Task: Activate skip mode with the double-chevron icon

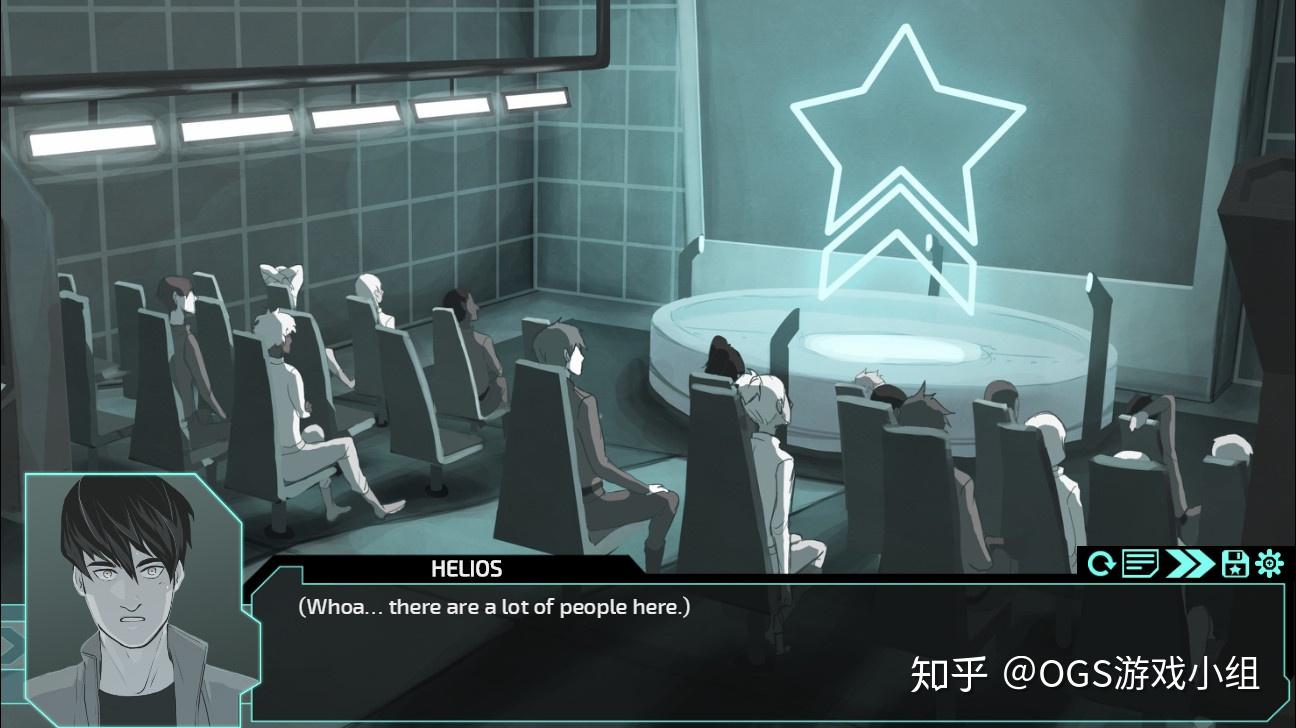Action: pyautogui.click(x=1190, y=565)
